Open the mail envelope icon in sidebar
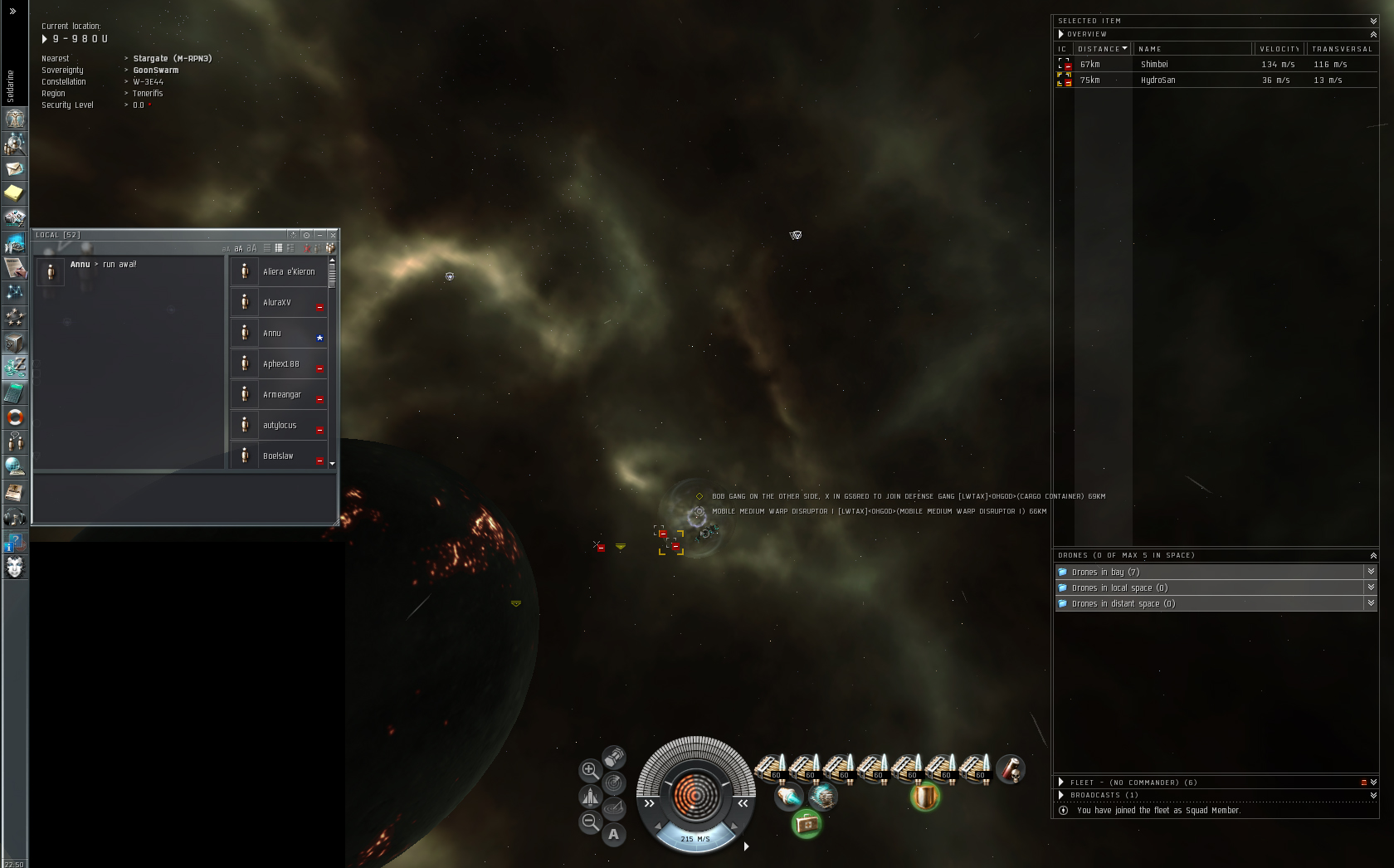The height and width of the screenshot is (868, 1394). point(14,168)
